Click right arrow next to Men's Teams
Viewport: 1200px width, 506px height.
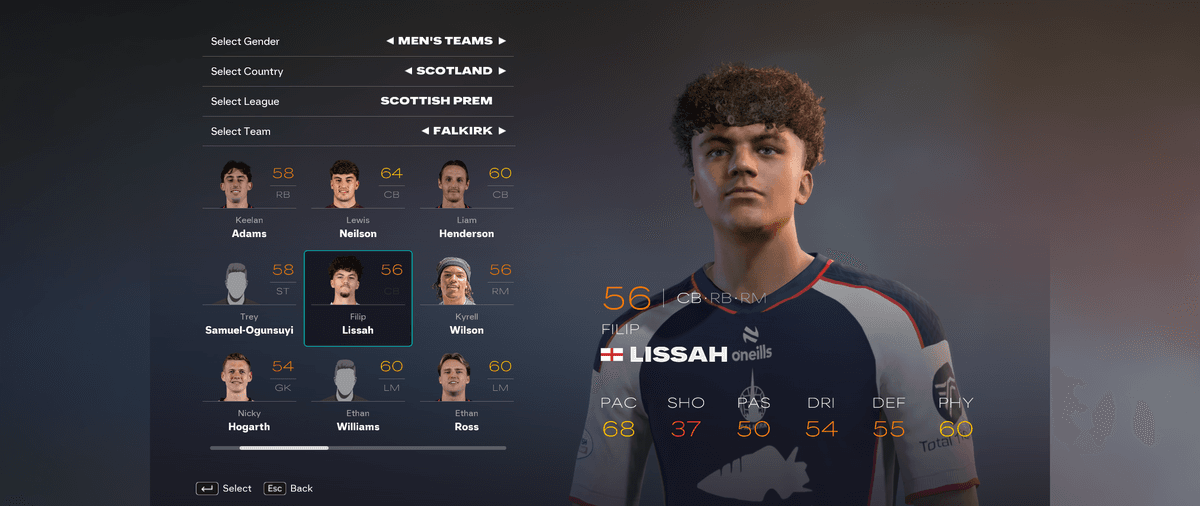pos(502,41)
